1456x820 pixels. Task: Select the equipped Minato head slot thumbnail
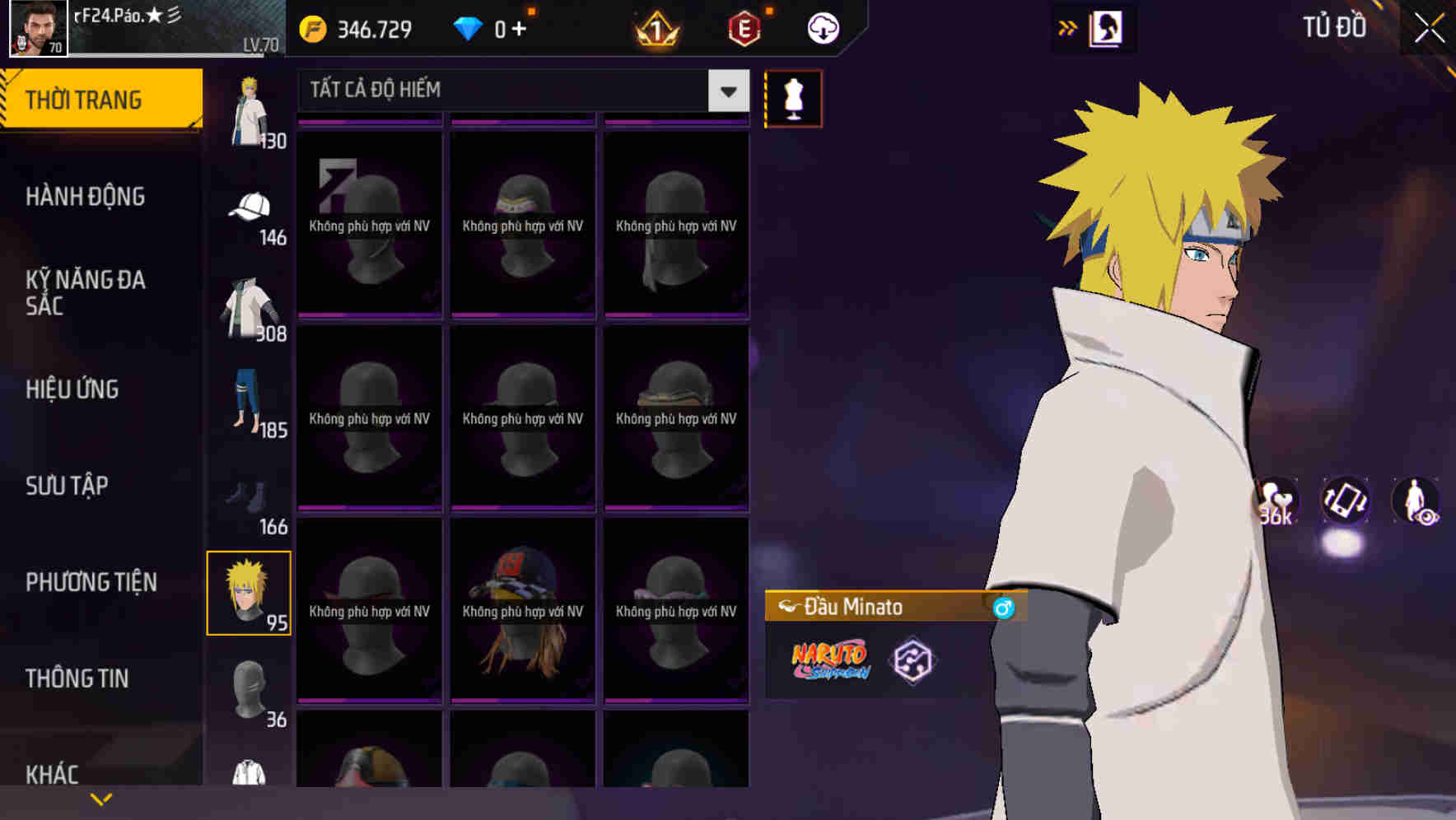249,594
